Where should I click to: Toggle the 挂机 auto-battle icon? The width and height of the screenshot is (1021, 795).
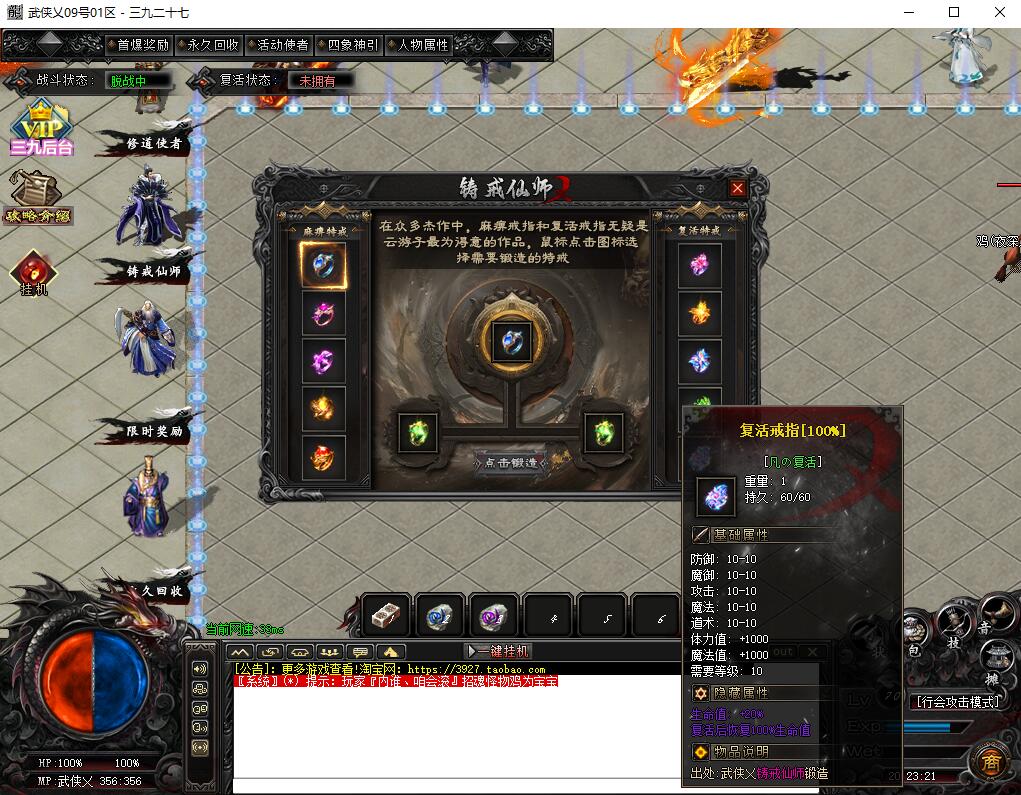point(34,273)
